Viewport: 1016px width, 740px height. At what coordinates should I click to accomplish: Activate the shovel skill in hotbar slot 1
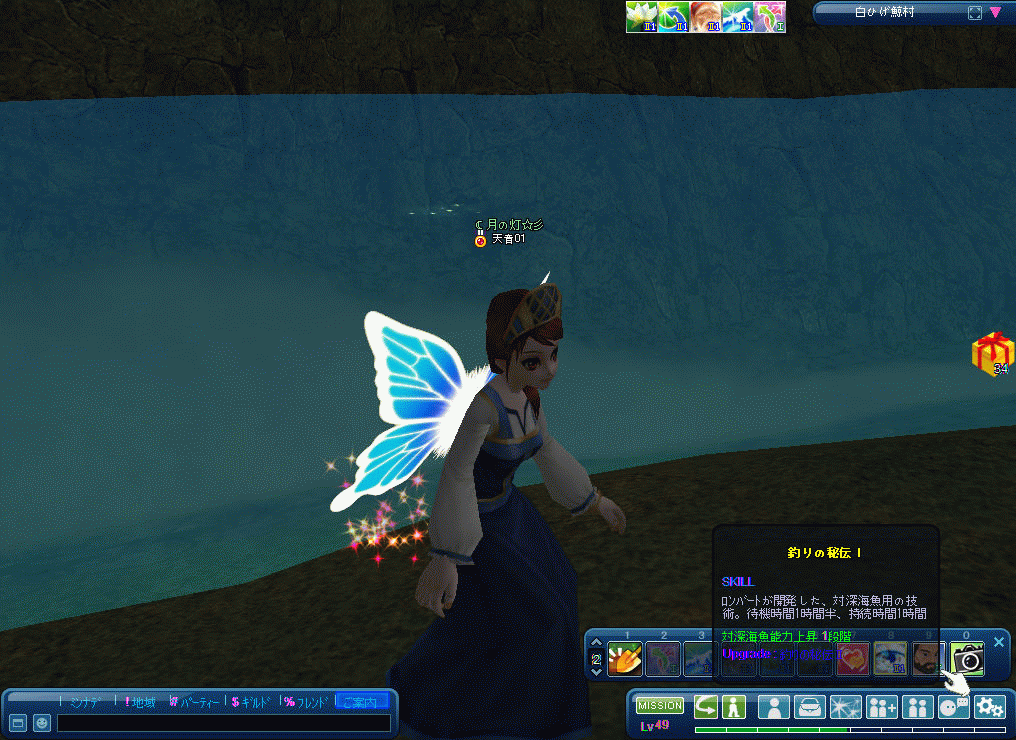(x=625, y=658)
